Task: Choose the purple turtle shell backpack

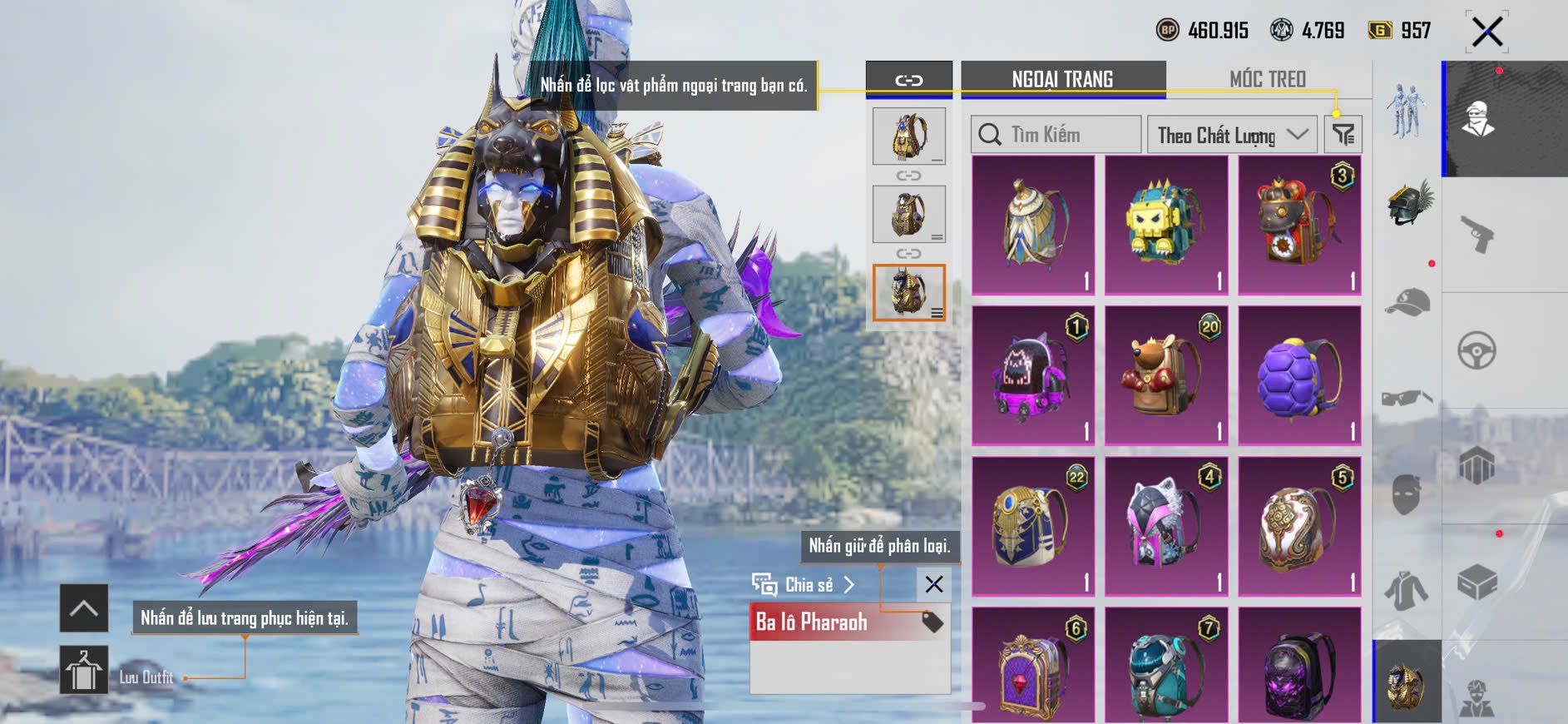Action: [1298, 375]
